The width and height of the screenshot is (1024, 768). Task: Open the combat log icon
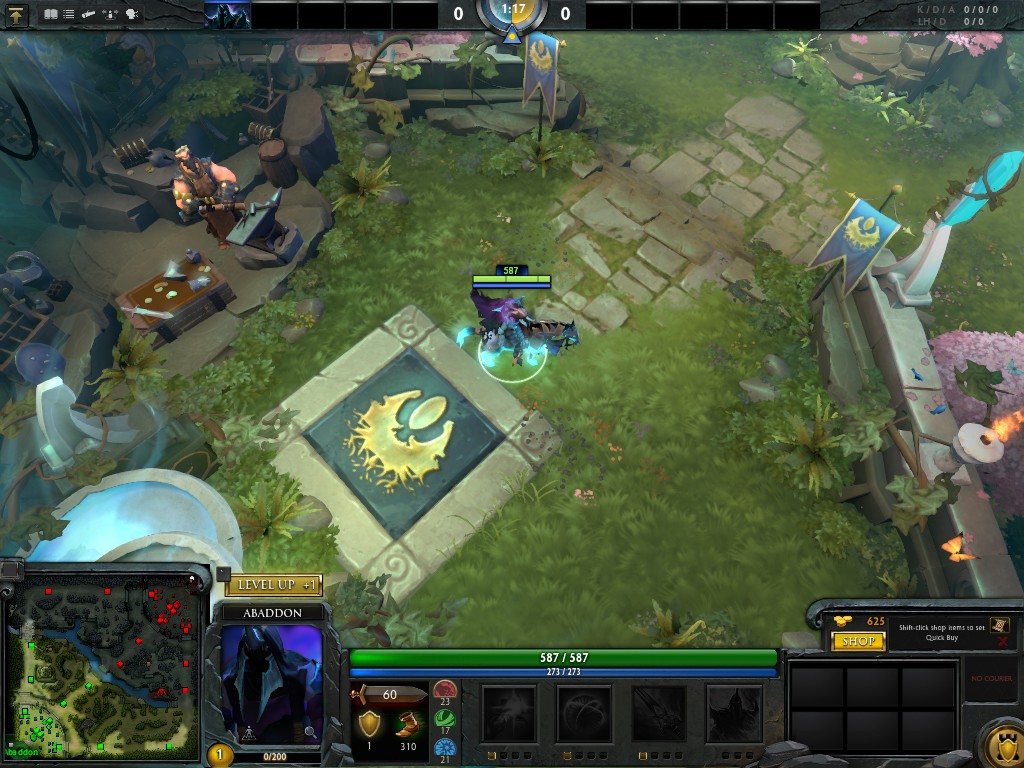(x=90, y=15)
